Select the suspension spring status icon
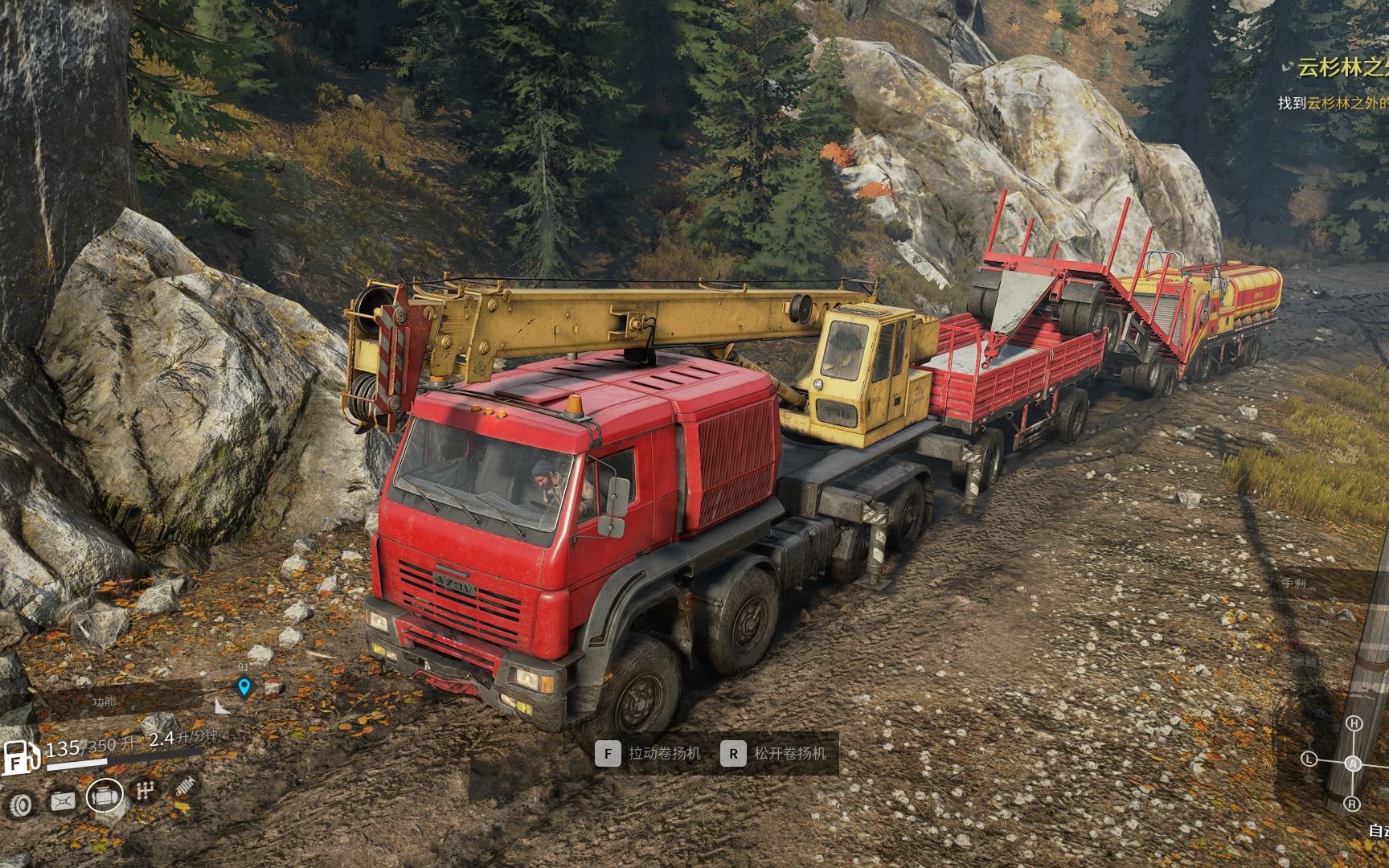1389x868 pixels. click(x=186, y=785)
